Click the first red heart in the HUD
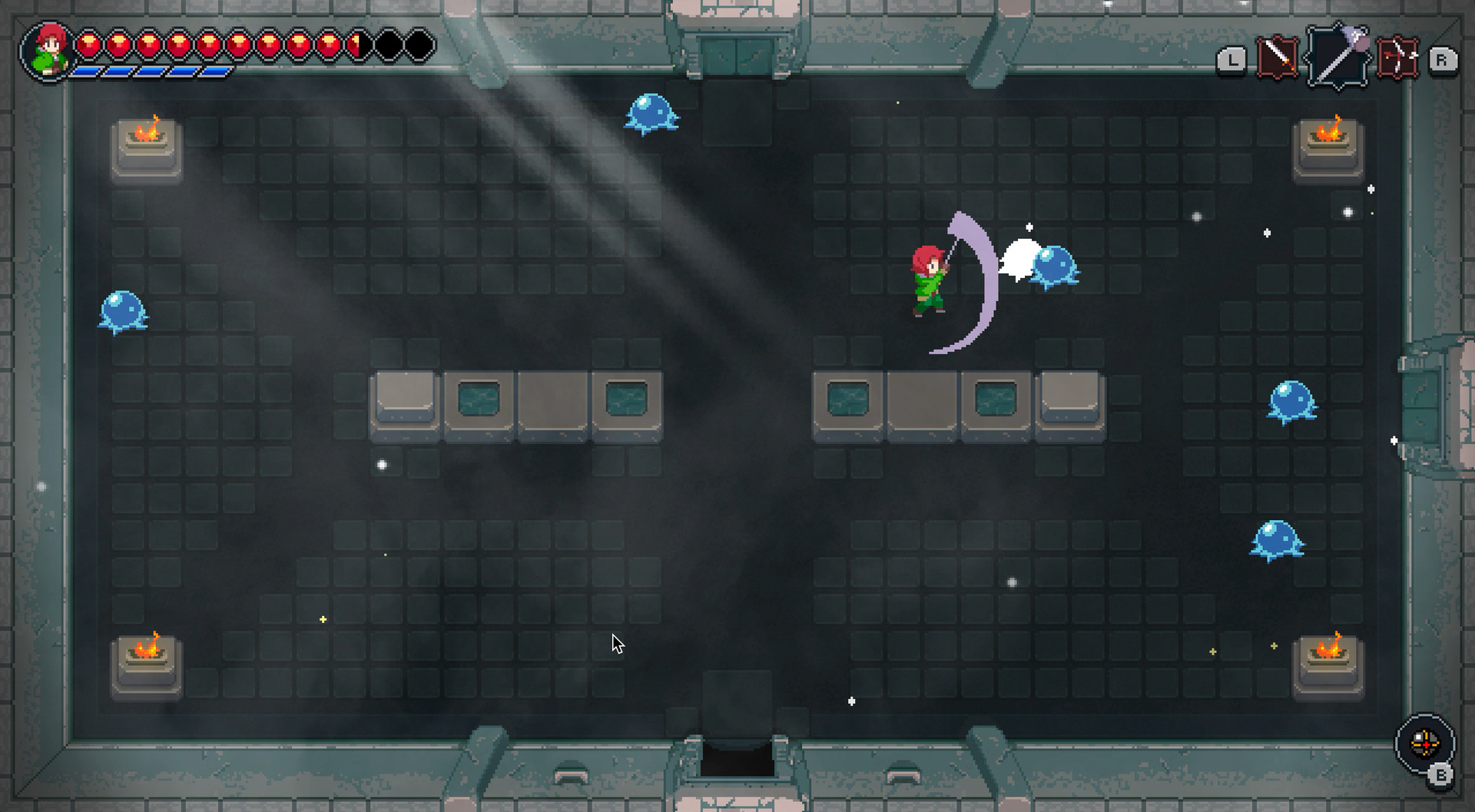This screenshot has height=812, width=1475. click(x=88, y=45)
